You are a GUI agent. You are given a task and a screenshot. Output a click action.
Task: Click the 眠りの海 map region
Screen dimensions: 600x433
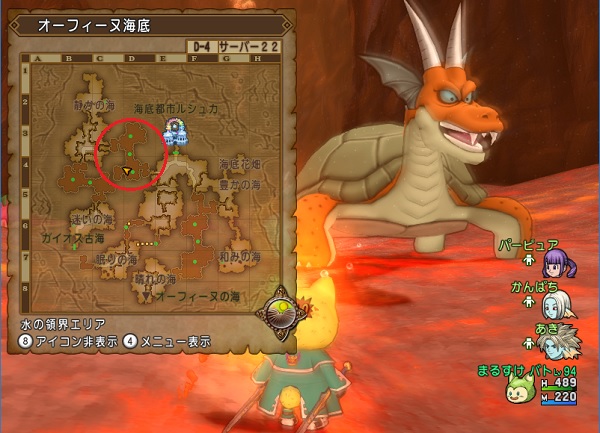tap(116, 259)
